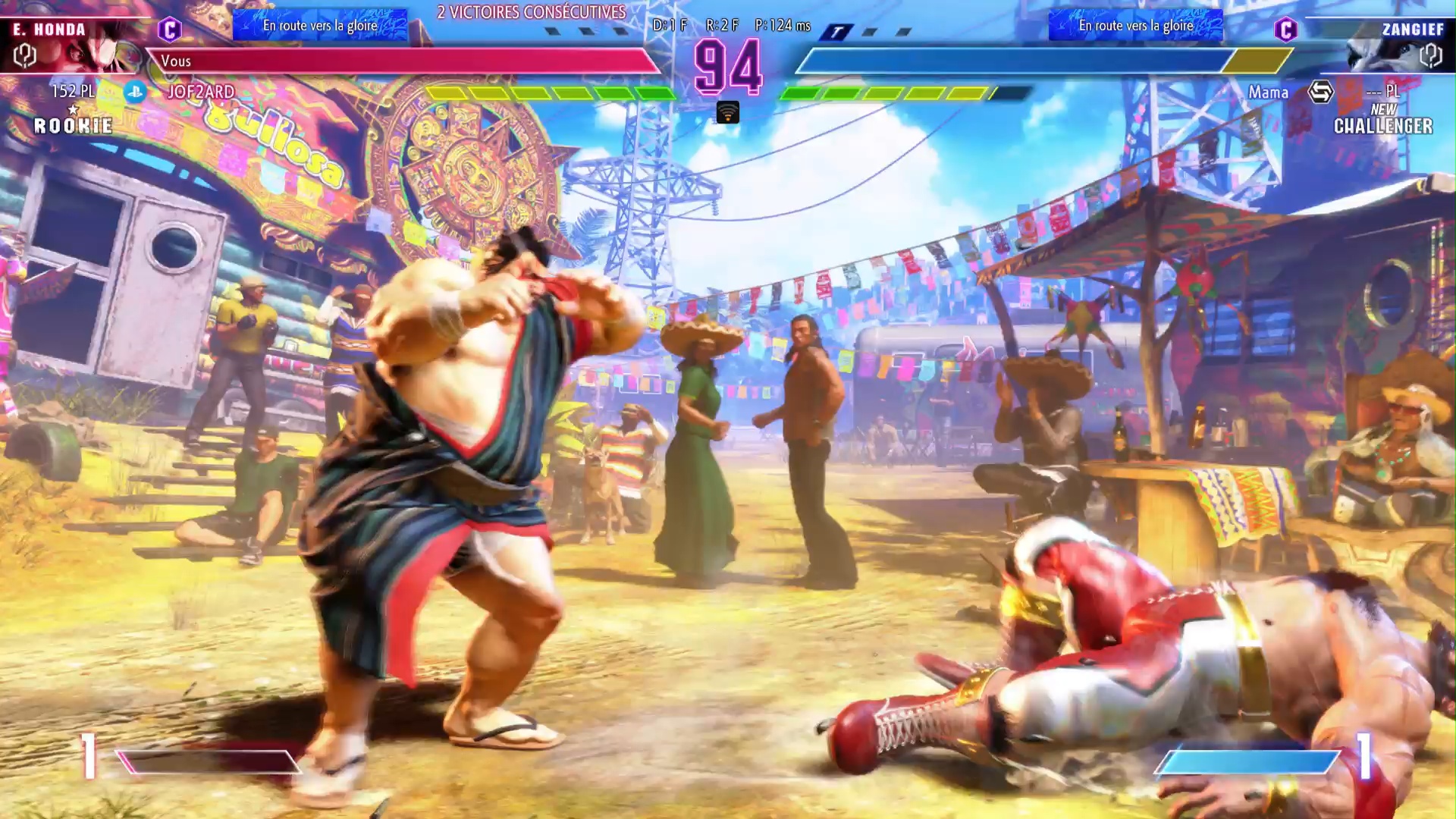Click JOF2ARD's 'En route vers la gloire' title banner

[x=320, y=26]
